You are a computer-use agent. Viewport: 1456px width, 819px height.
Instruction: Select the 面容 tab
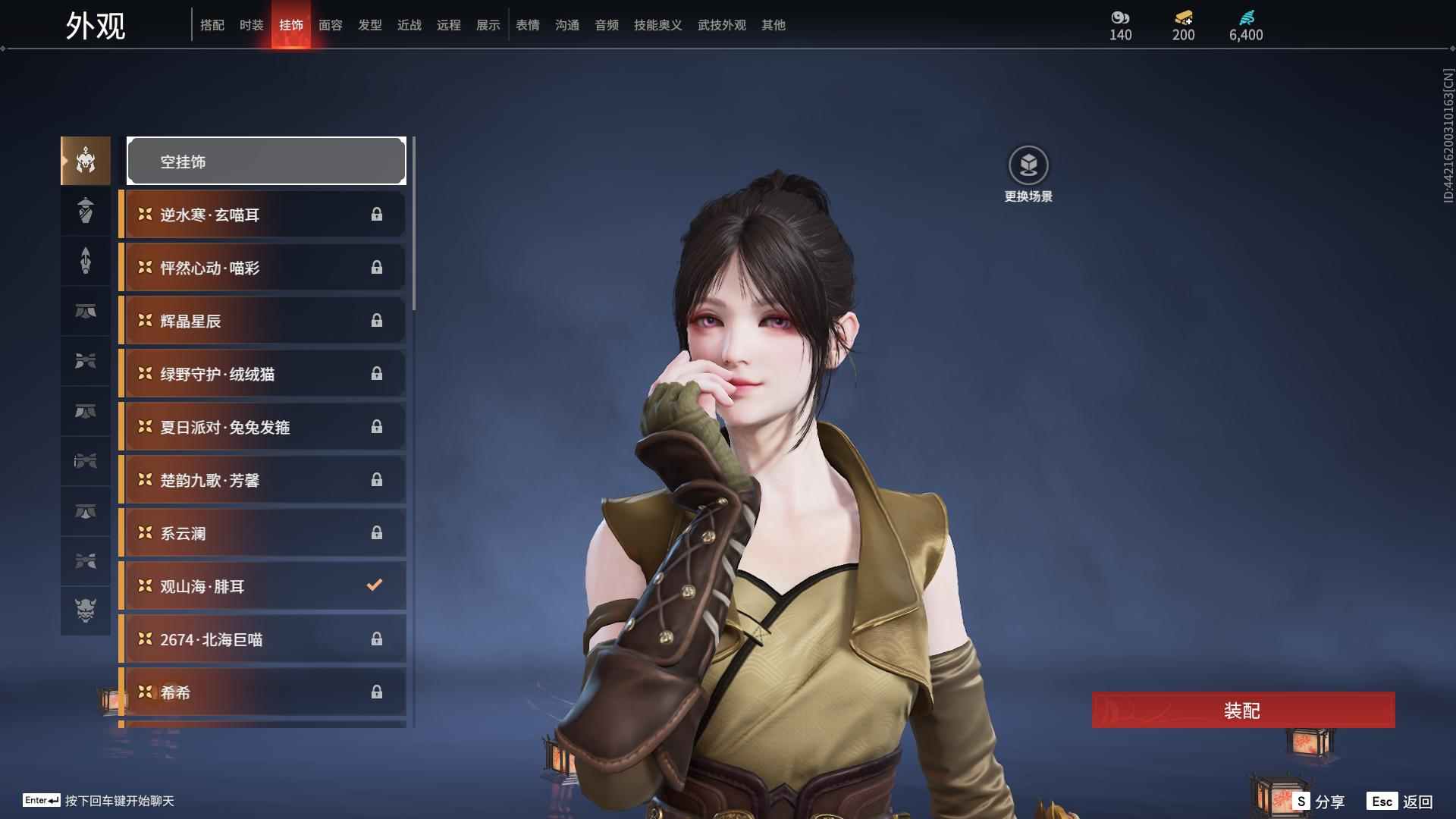pos(331,25)
